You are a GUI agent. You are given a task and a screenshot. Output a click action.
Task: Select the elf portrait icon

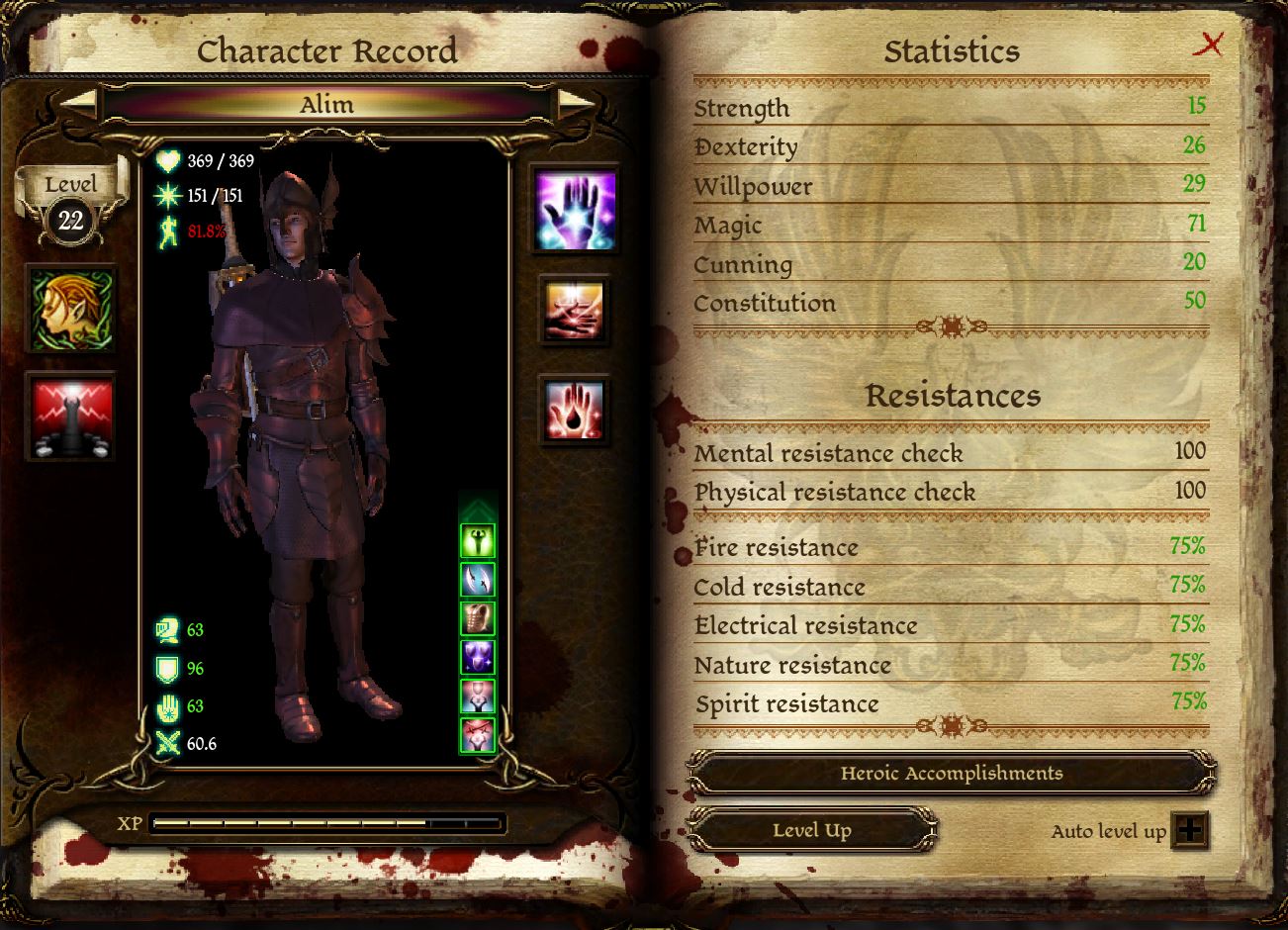71,310
